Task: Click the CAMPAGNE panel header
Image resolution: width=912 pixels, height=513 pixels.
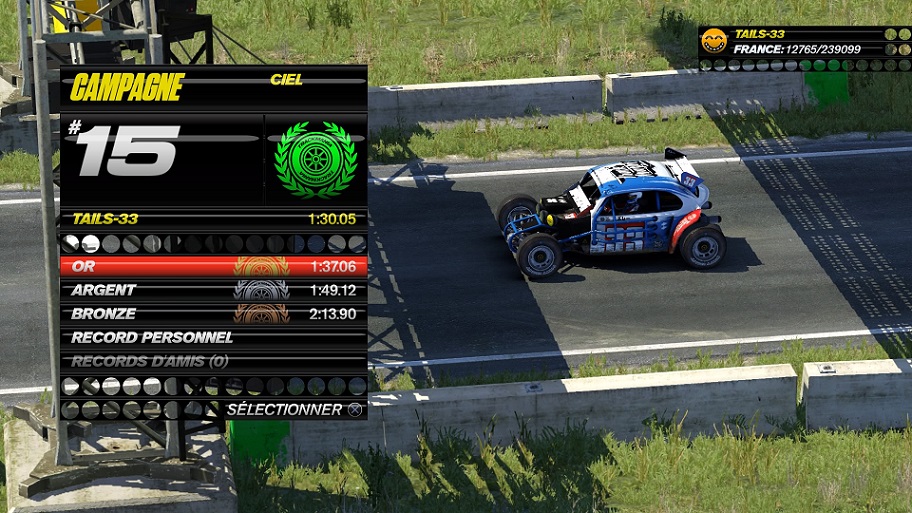Action: pyautogui.click(x=128, y=88)
